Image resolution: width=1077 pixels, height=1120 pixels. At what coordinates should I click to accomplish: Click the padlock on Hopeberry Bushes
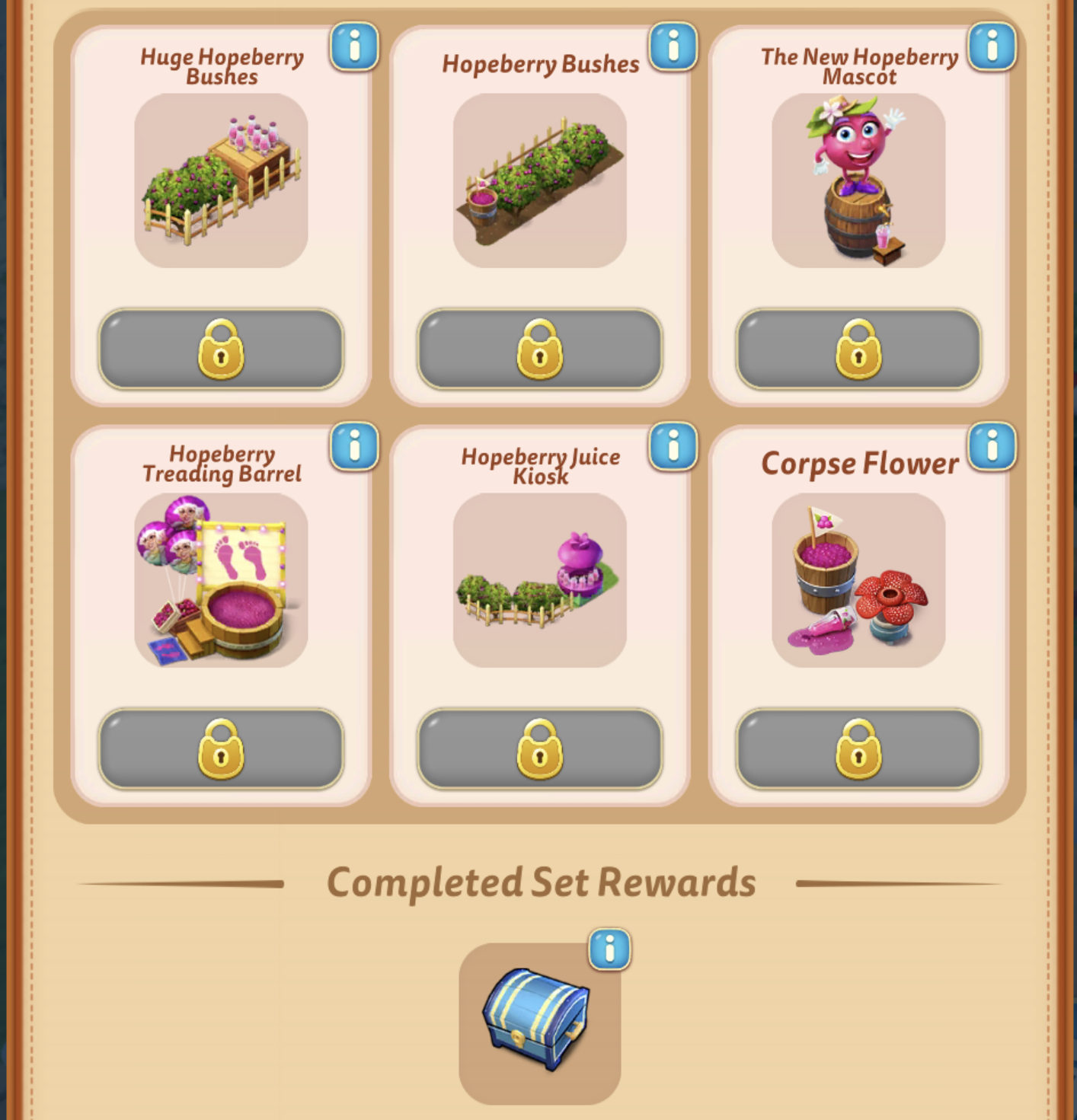click(538, 349)
